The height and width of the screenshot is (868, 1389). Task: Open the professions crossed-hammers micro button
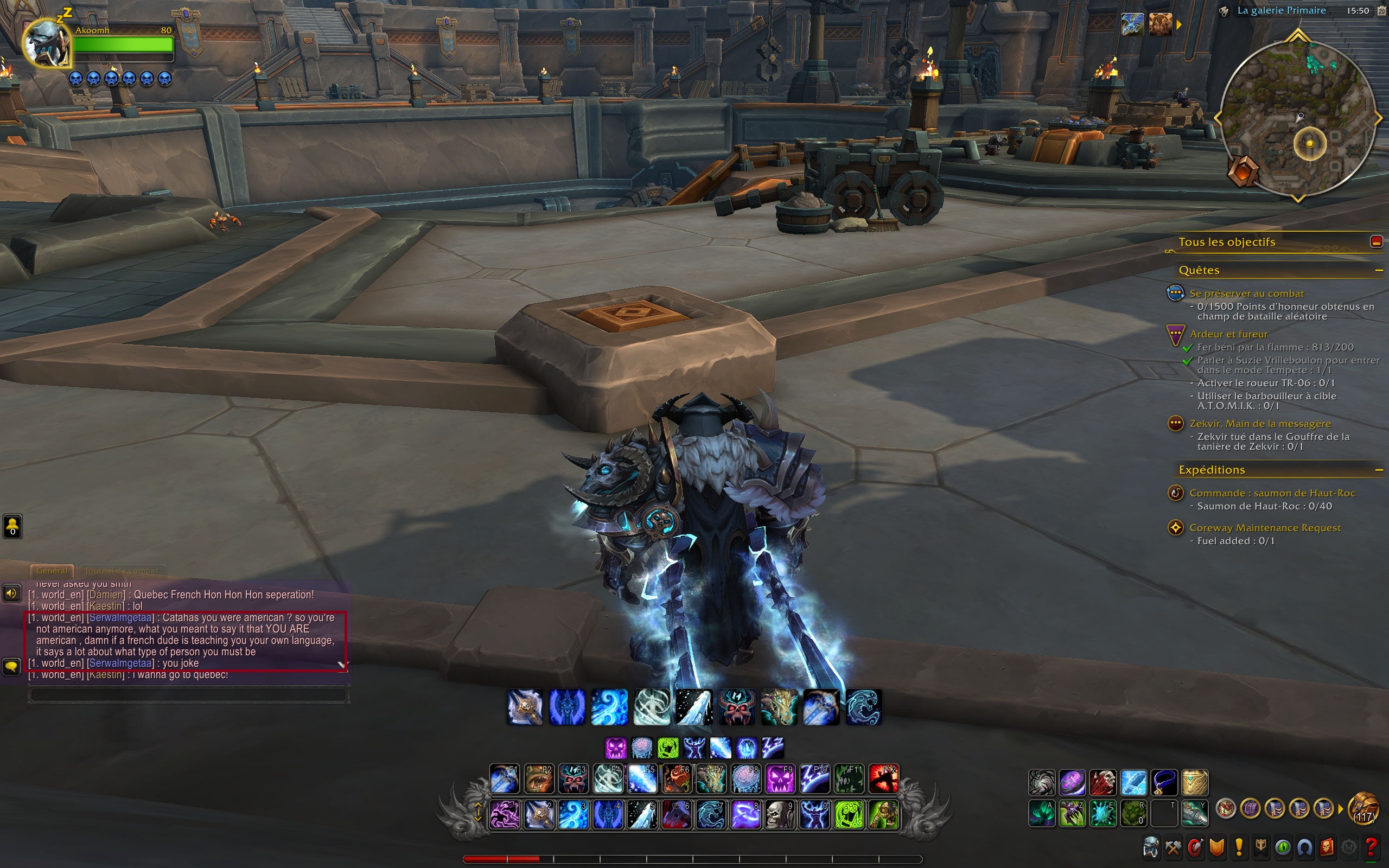click(x=1173, y=847)
